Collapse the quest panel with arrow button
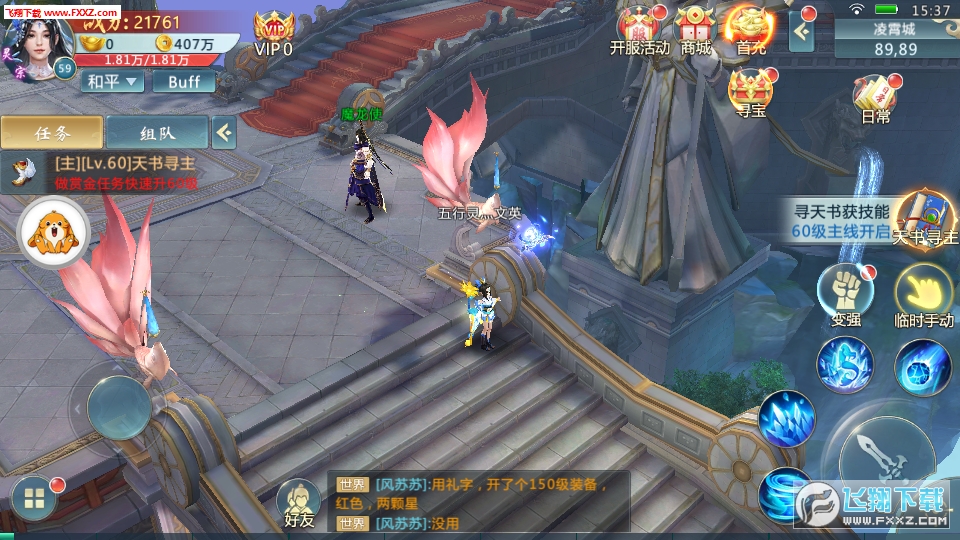960x540 pixels. tap(224, 131)
